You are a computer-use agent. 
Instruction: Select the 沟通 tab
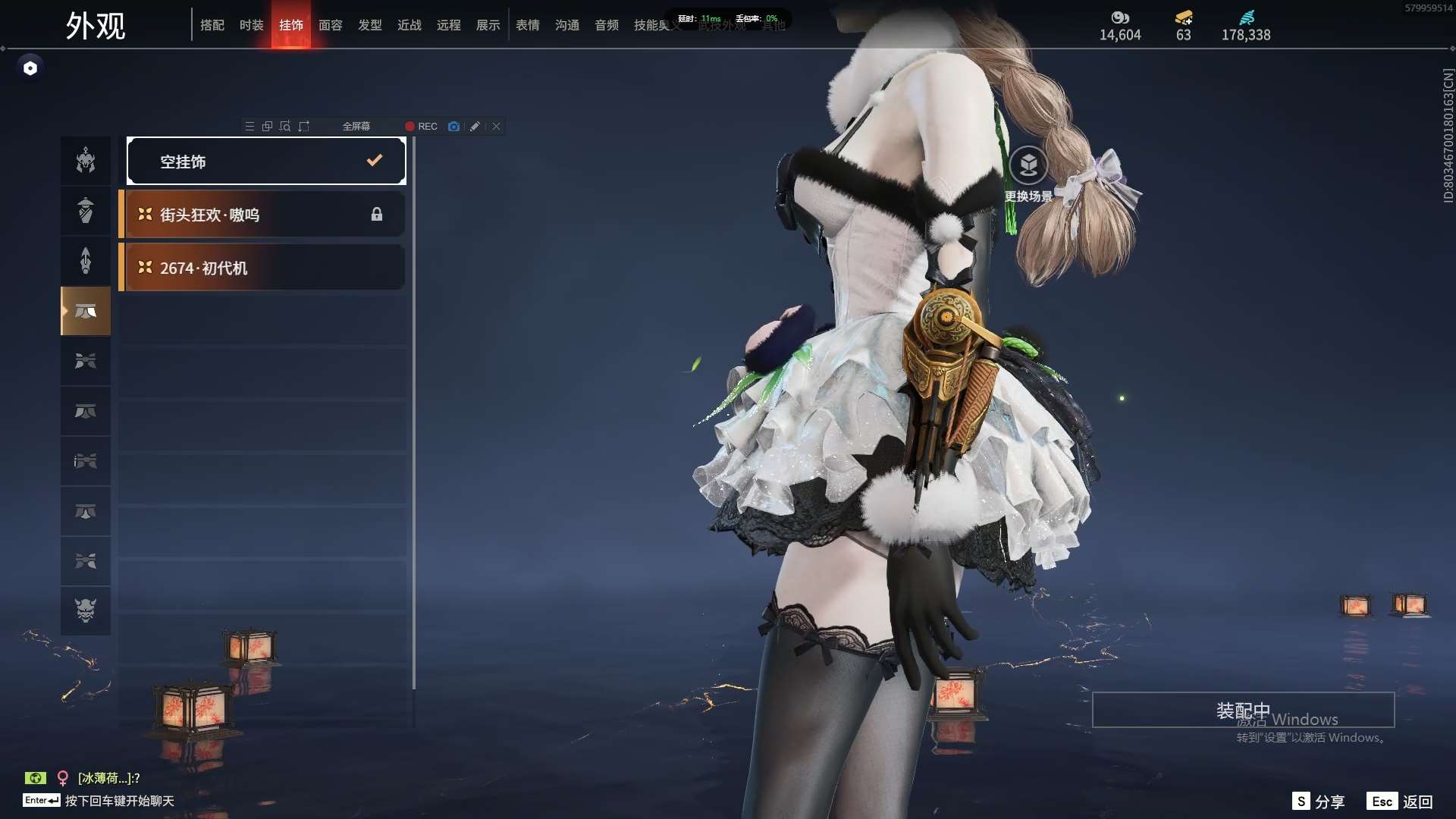(x=567, y=25)
